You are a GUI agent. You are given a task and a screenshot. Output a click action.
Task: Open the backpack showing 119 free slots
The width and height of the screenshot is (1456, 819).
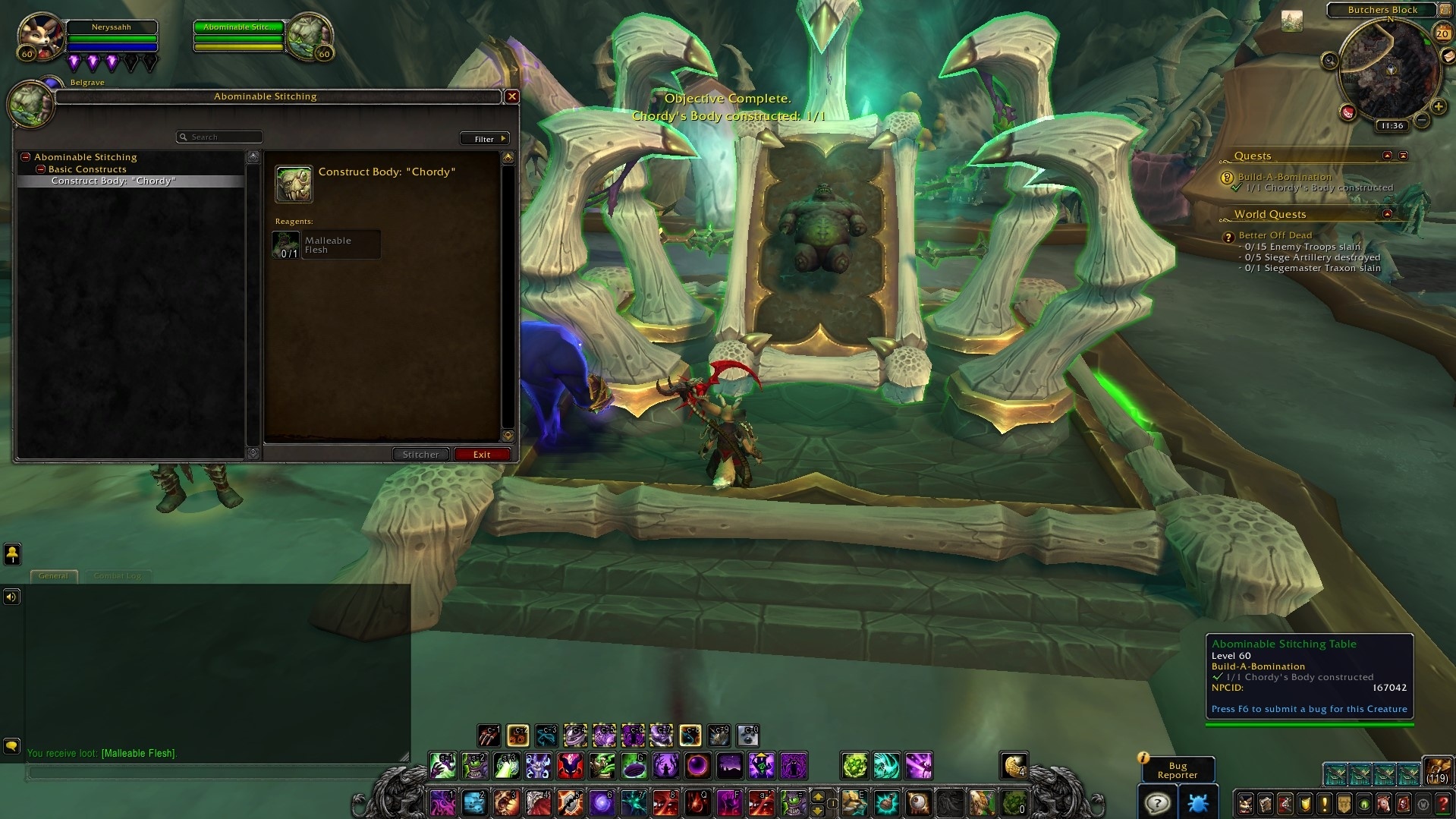click(1438, 770)
